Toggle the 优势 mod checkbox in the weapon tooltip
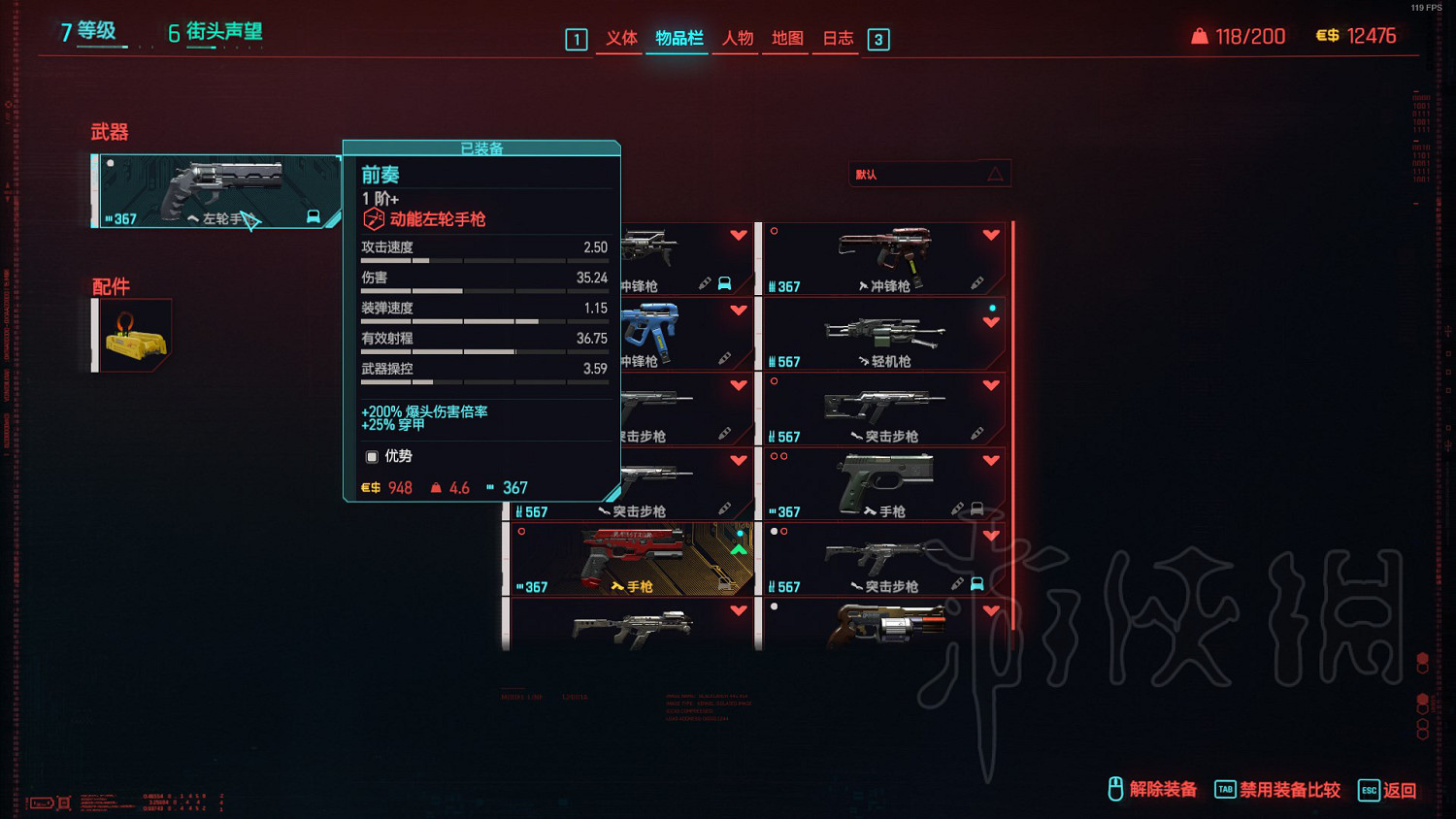Screen dimensions: 1456x819 pyautogui.click(x=371, y=456)
